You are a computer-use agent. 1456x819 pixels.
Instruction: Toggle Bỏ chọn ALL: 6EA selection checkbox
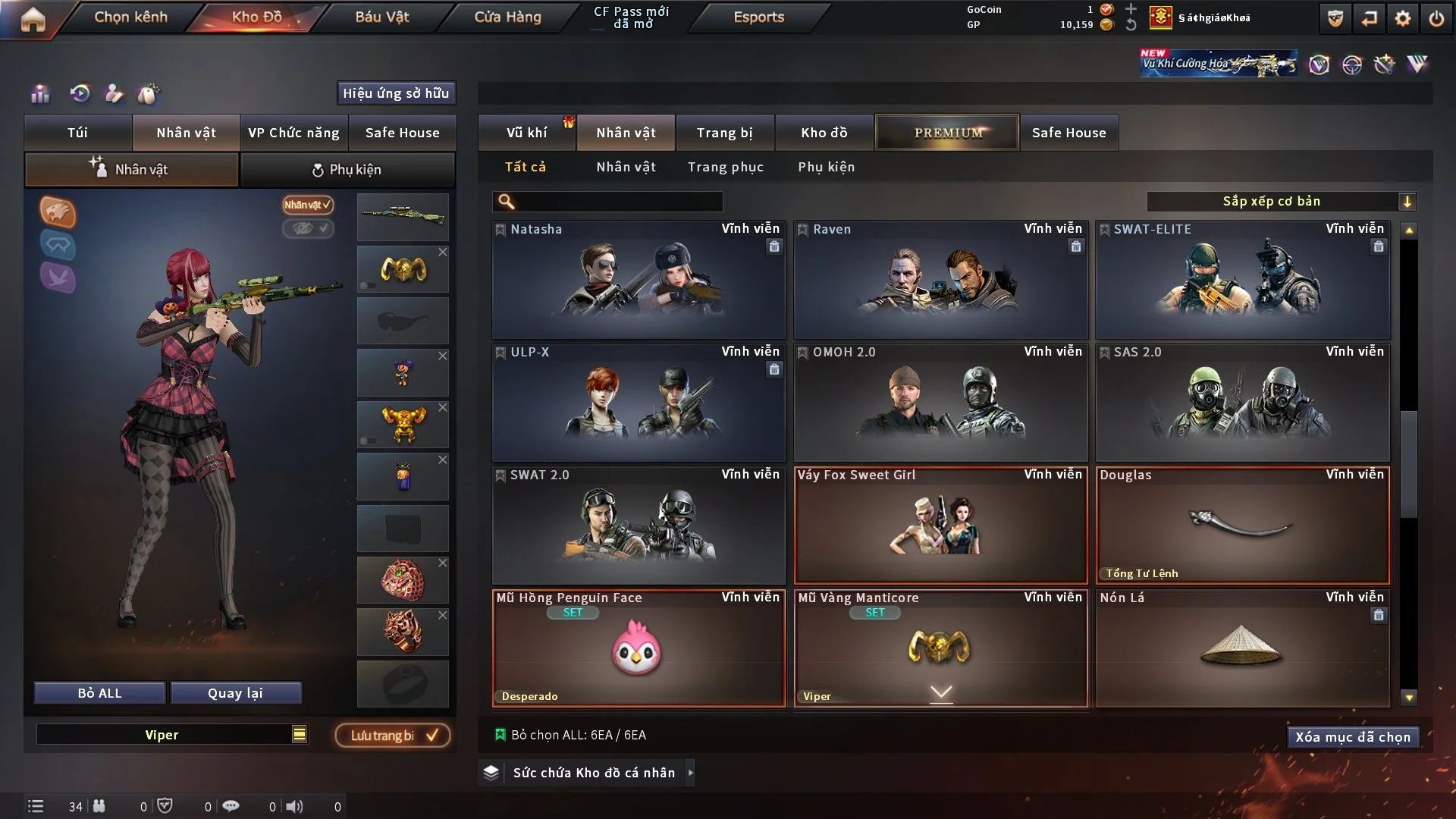tap(501, 734)
